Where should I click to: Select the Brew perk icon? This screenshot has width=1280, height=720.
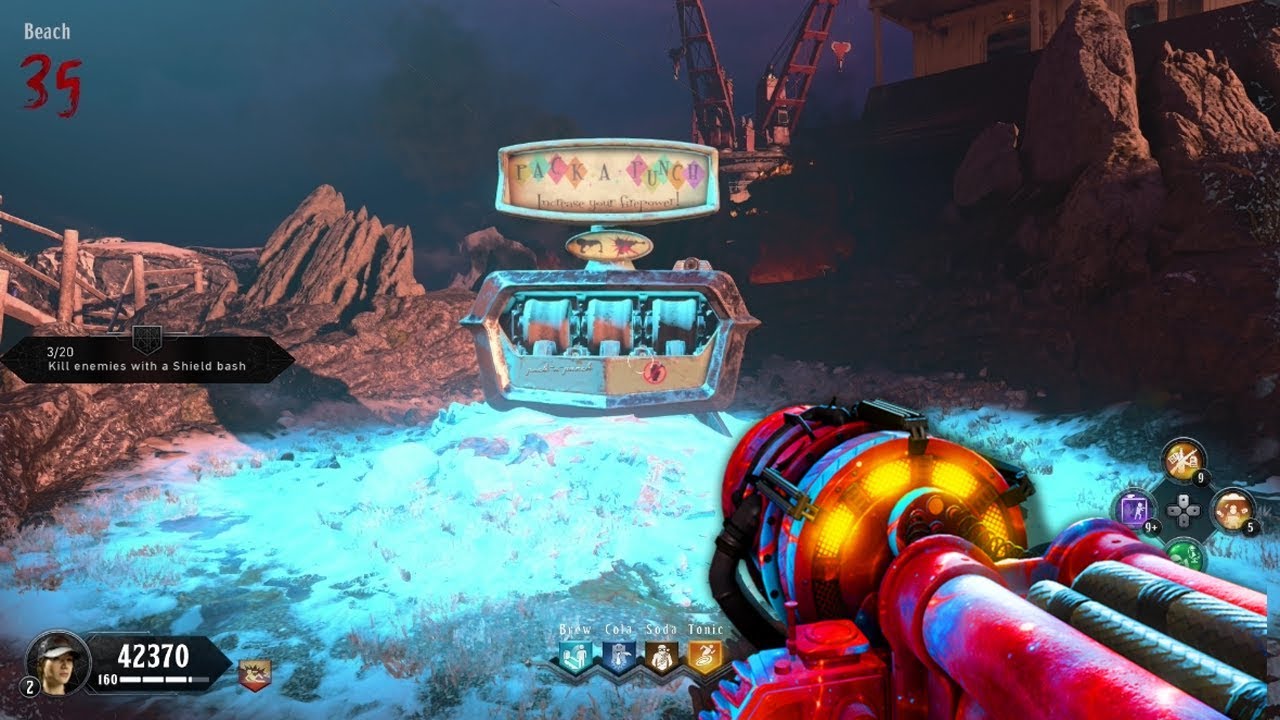575,656
